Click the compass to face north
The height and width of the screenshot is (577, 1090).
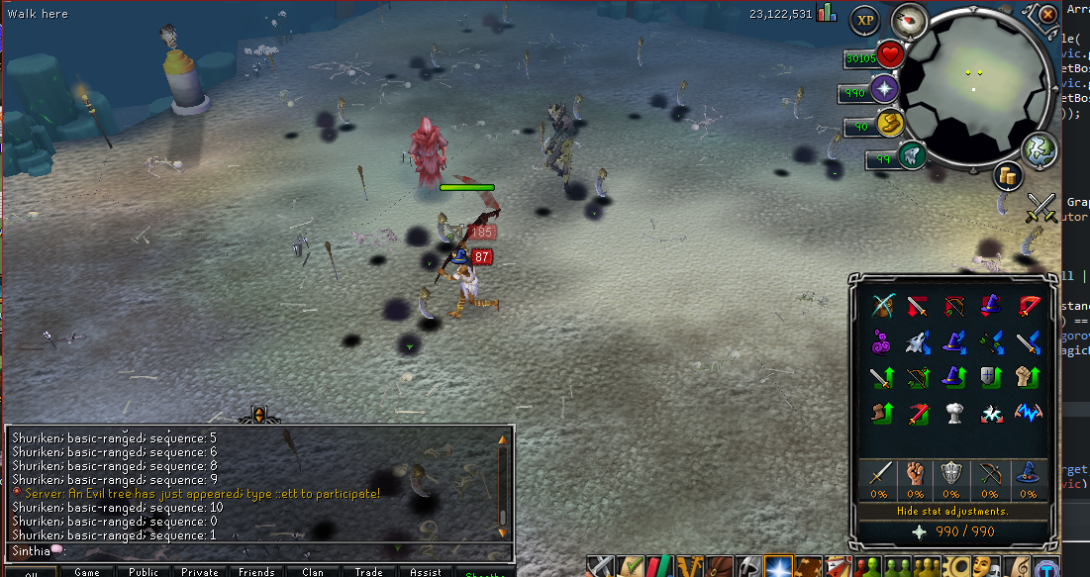[x=909, y=21]
